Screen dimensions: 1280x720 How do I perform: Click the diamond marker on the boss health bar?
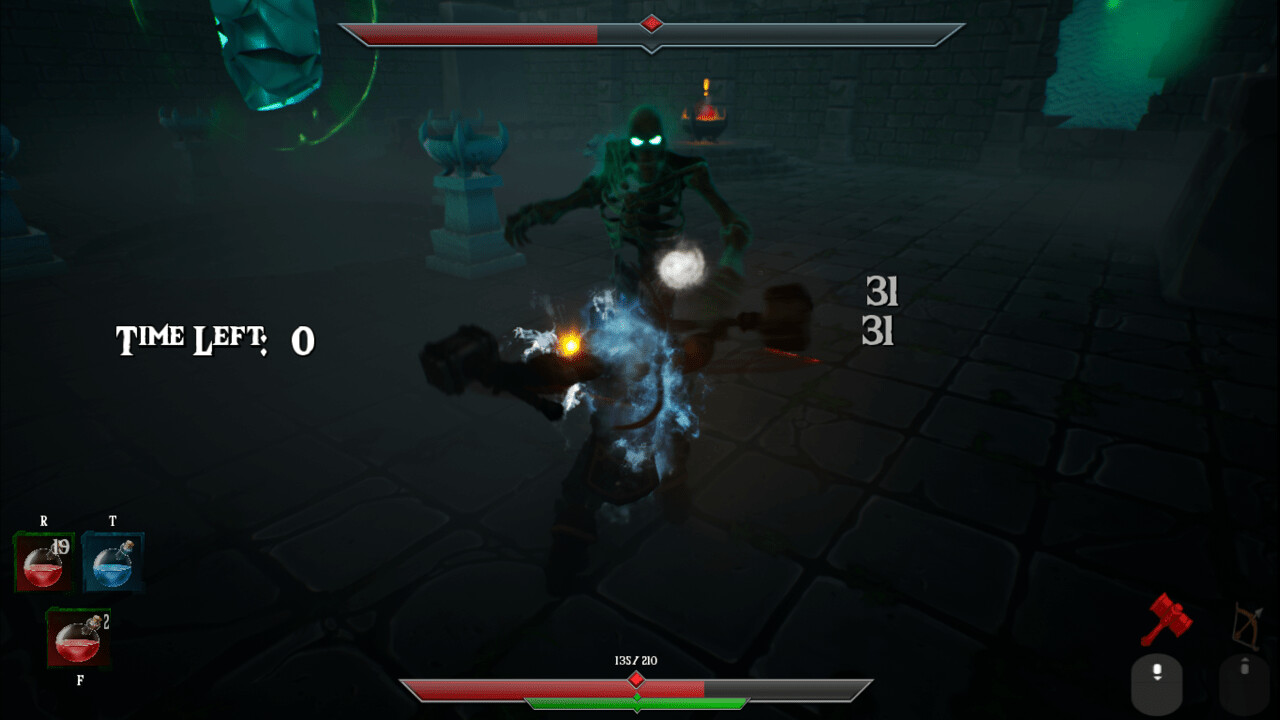click(652, 24)
